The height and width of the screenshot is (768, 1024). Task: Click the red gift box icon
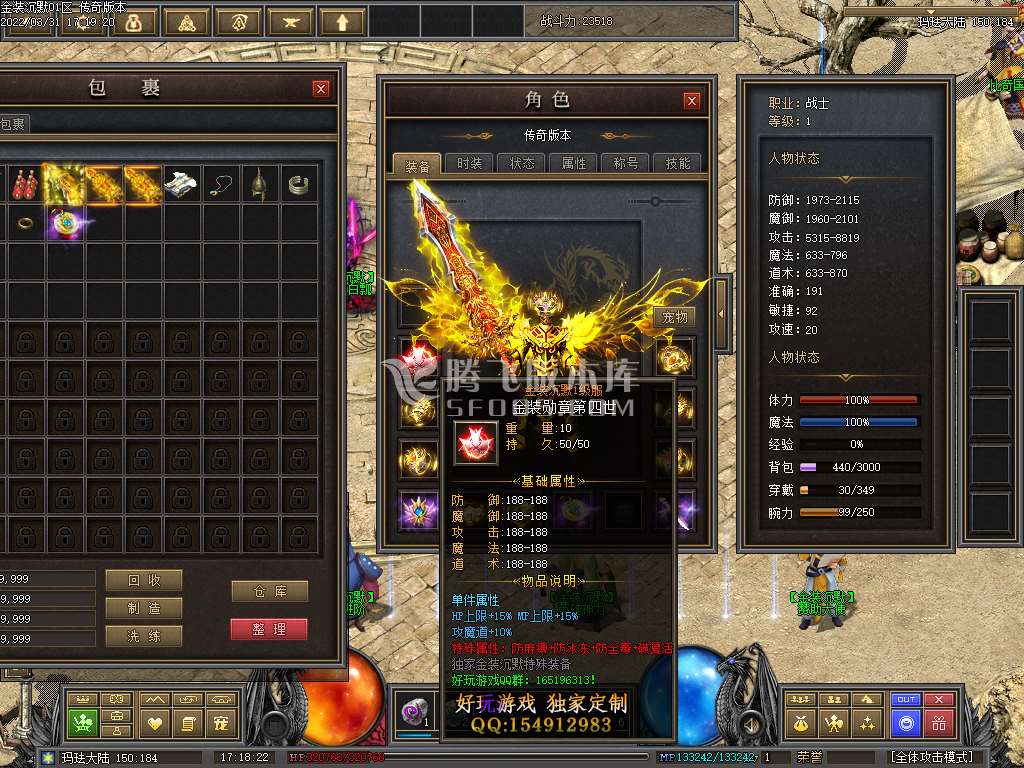938,722
